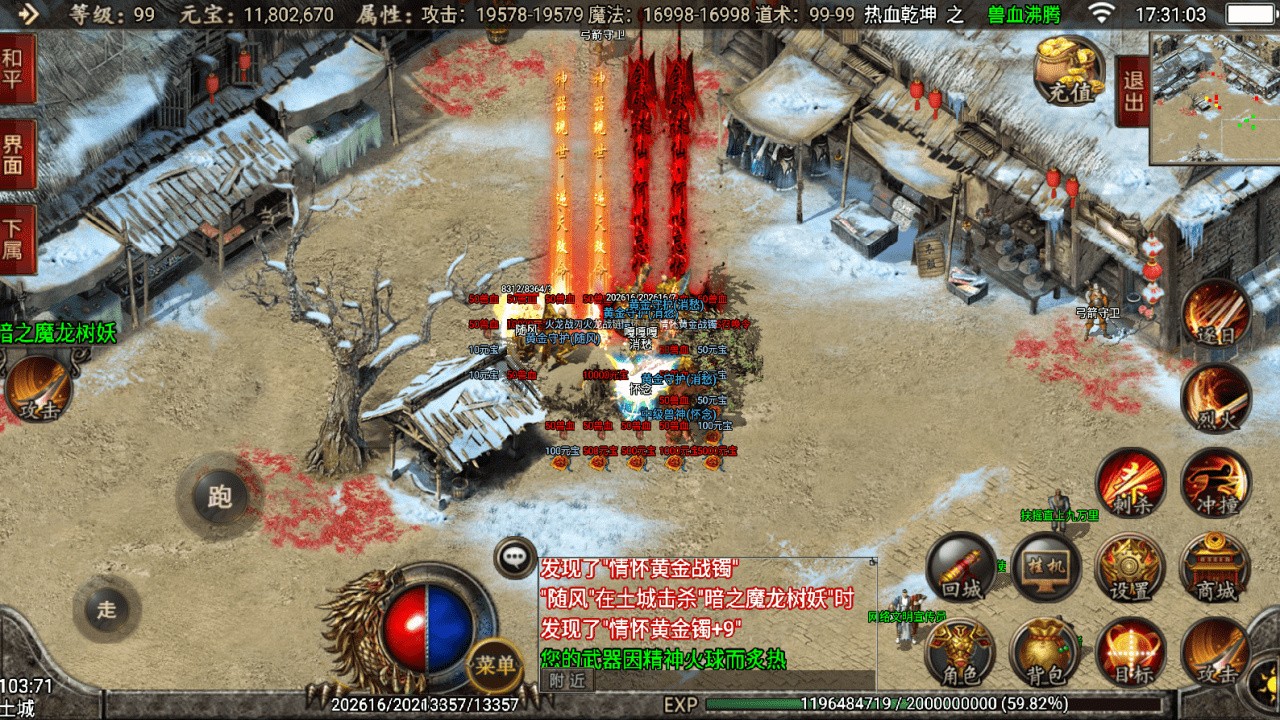
Task: Open the 背包 bag inventory
Action: point(1046,652)
